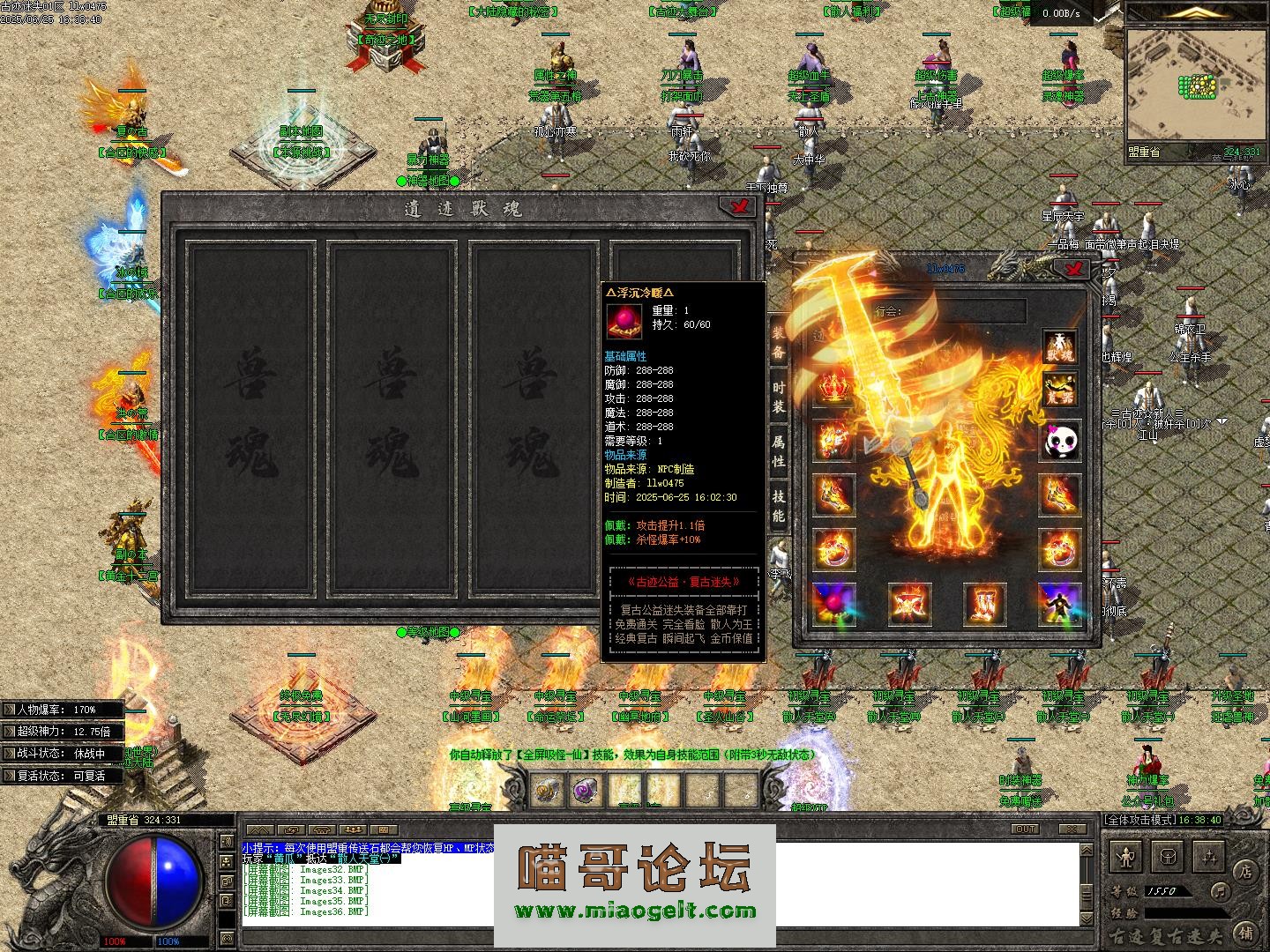Show the 属性 attributes tab
The image size is (1270, 952).
pos(779,450)
